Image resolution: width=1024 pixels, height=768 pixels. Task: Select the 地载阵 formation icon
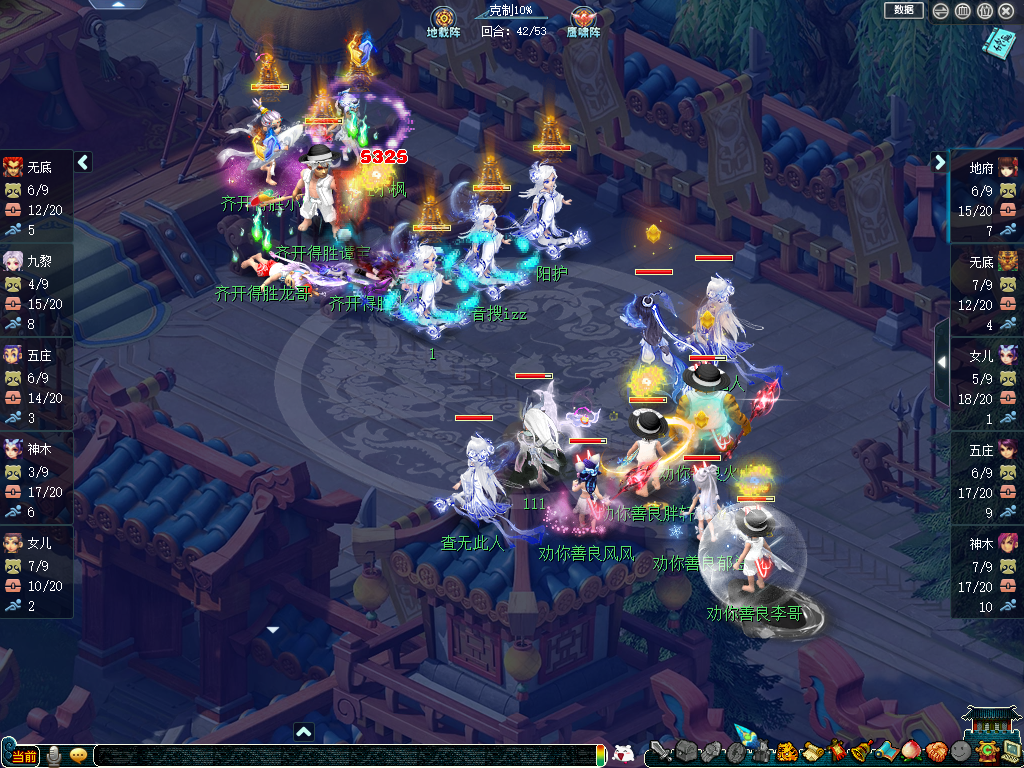pyautogui.click(x=443, y=18)
